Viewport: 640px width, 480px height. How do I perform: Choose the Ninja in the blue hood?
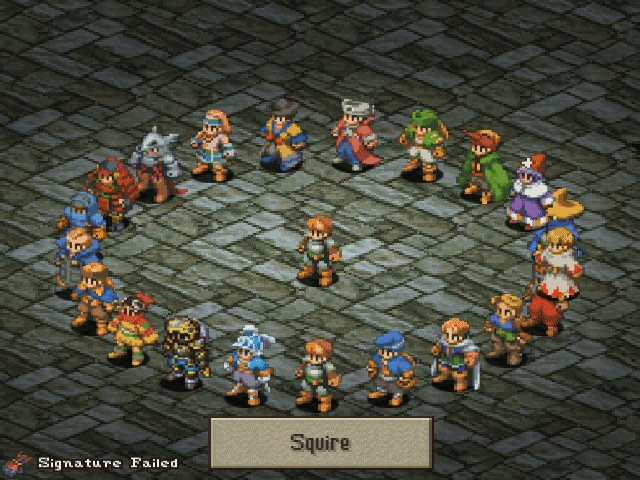[x=81, y=220]
